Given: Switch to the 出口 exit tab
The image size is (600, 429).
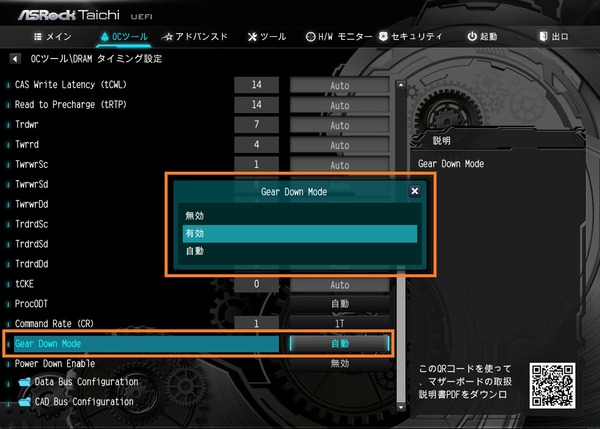Looking at the screenshot, I should point(553,37).
